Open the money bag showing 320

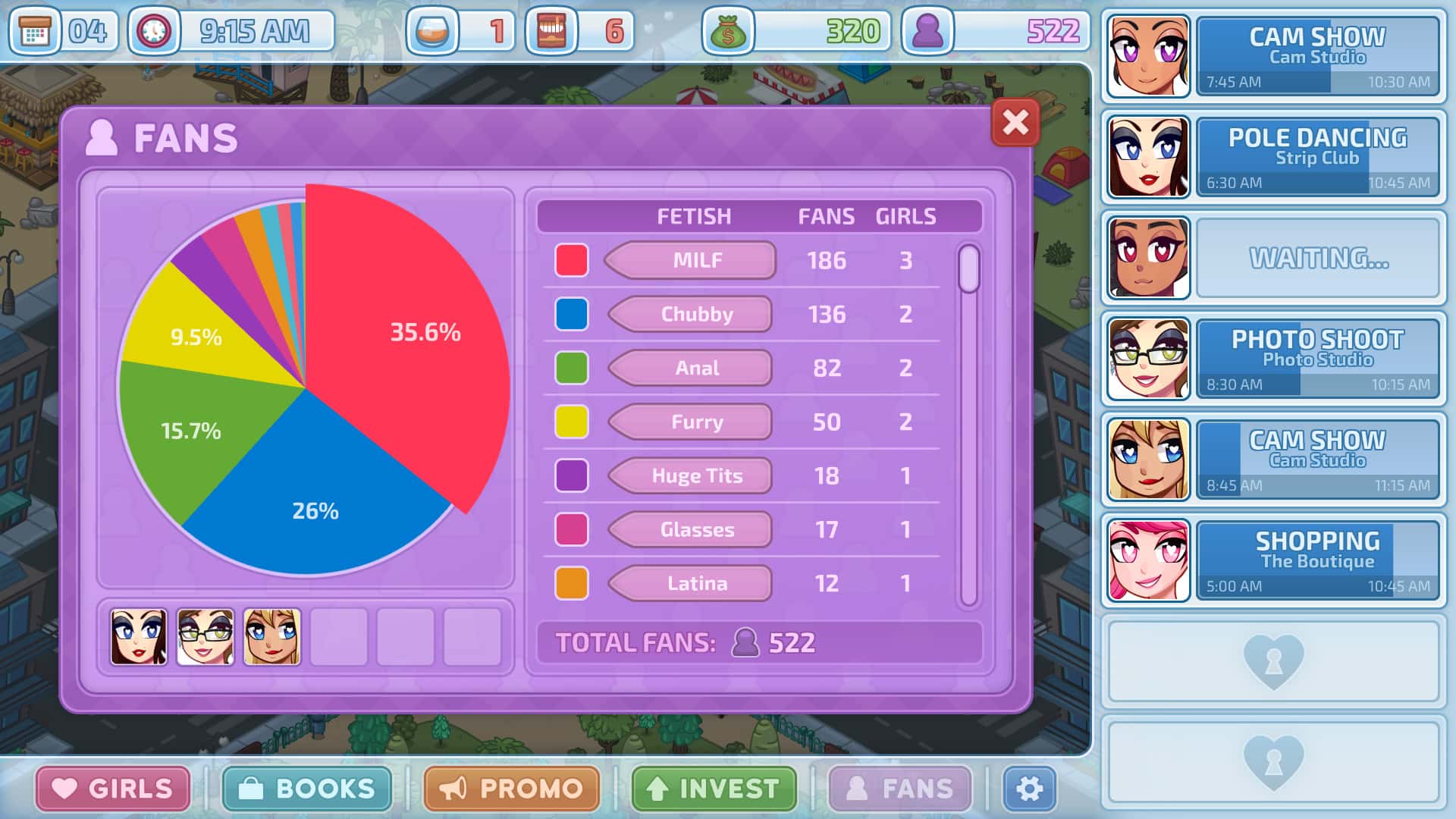[730, 32]
